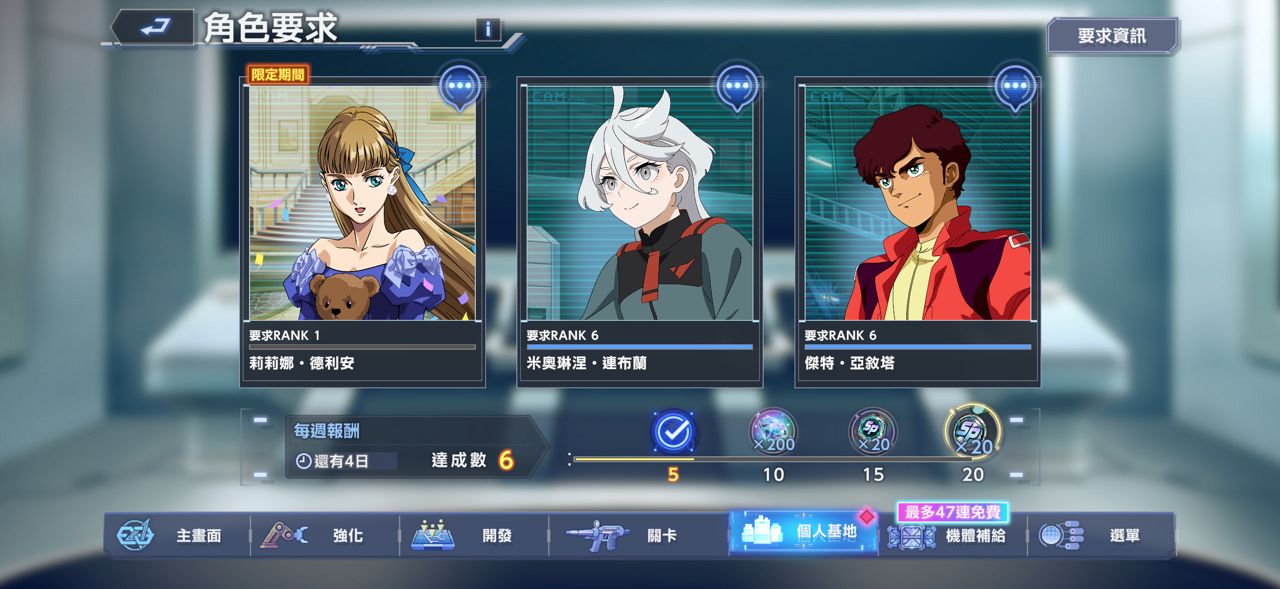Screen dimensions: 1280x589
Task: Select the 個人基地 personal base tab
Action: pos(803,533)
